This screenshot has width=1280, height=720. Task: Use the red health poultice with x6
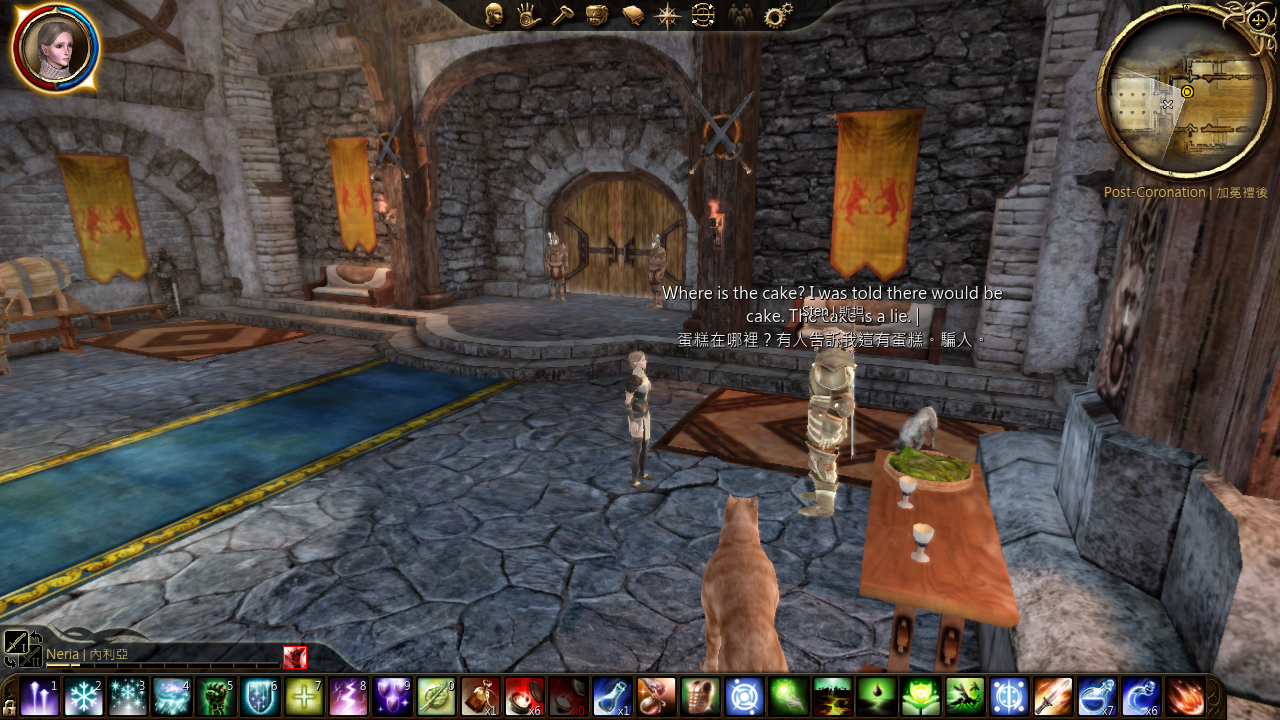(524, 696)
